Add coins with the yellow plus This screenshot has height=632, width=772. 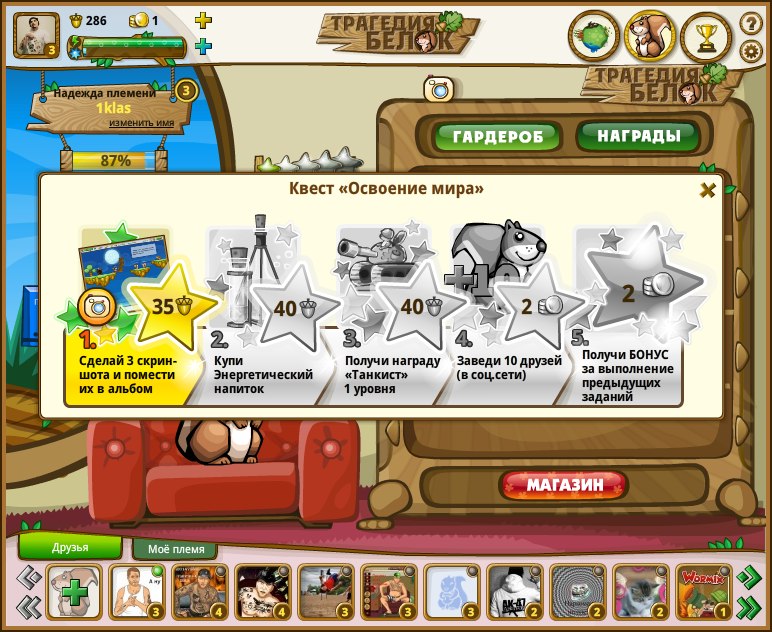coord(203,20)
